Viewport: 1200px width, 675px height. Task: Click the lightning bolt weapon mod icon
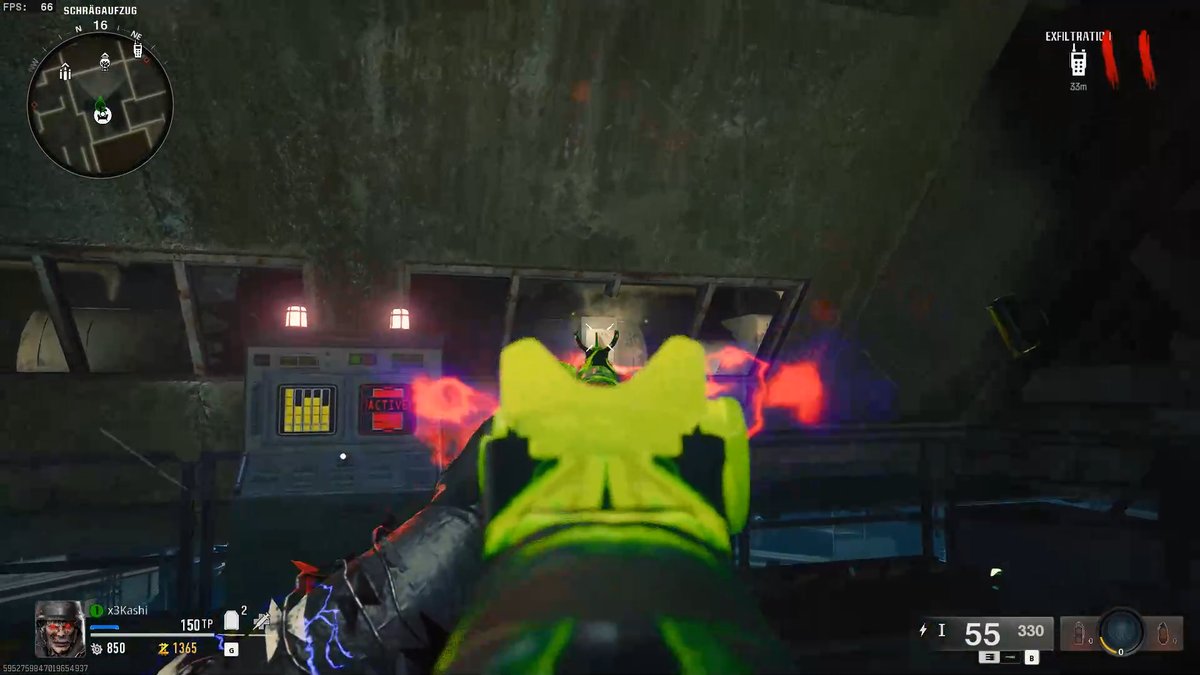point(923,630)
